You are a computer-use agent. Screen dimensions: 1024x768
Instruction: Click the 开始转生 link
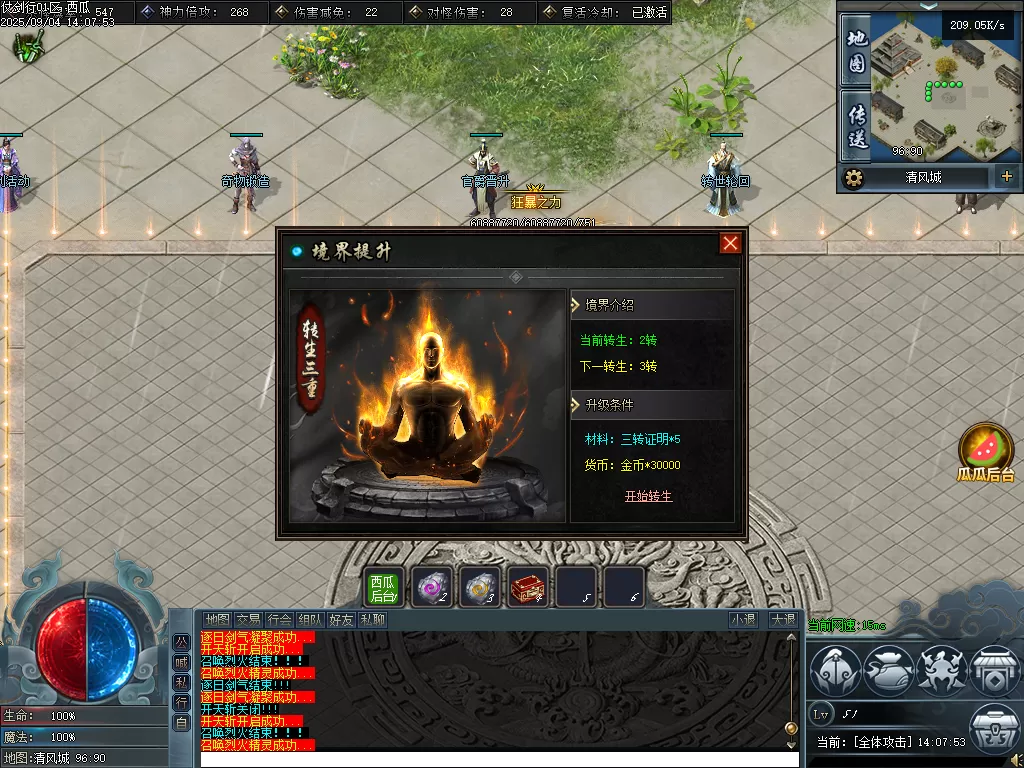click(648, 496)
